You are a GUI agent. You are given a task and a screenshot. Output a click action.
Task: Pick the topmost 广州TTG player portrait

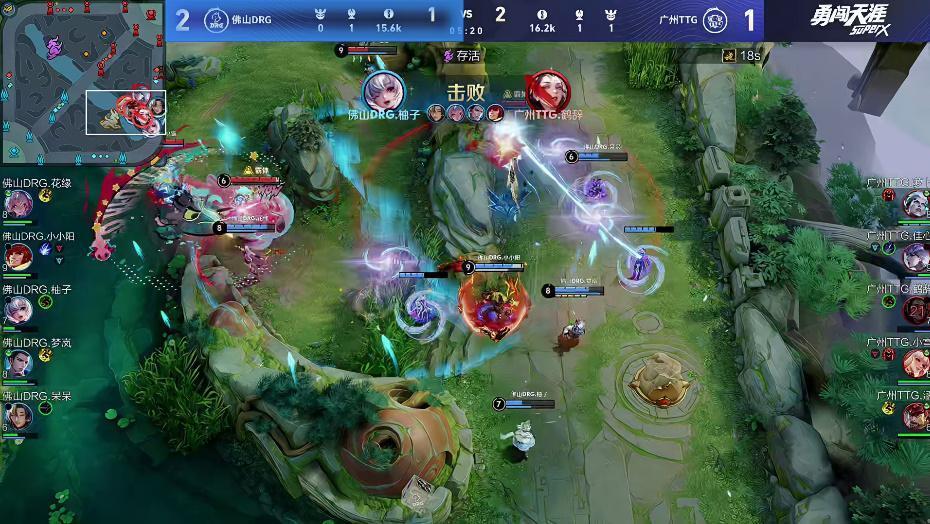(x=914, y=204)
